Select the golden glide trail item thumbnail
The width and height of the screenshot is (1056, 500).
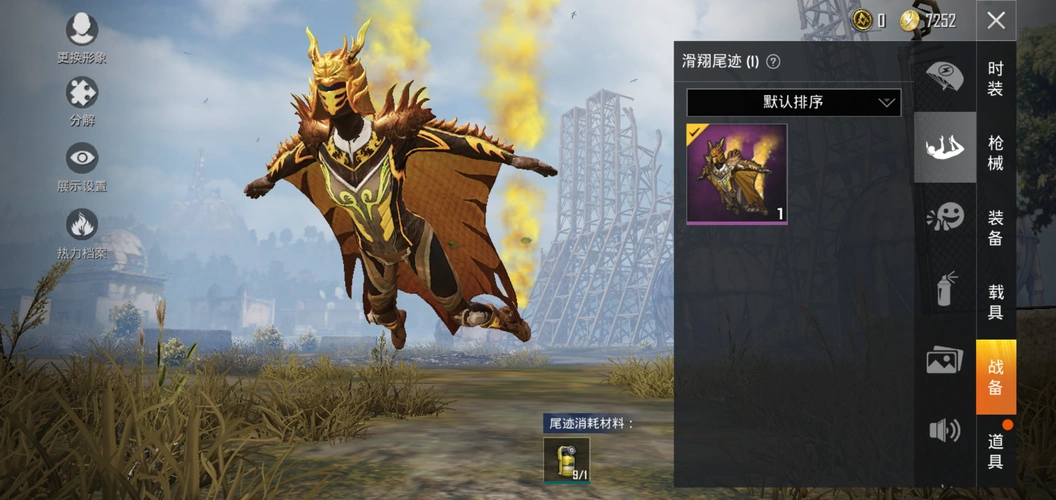737,173
